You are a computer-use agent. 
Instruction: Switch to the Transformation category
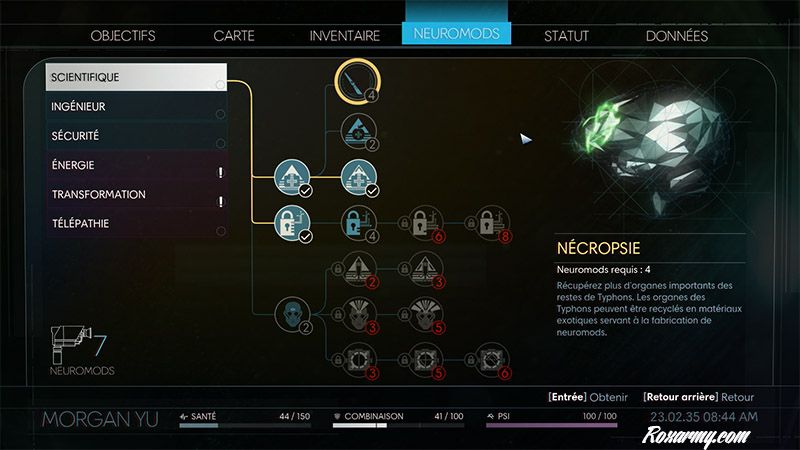135,194
